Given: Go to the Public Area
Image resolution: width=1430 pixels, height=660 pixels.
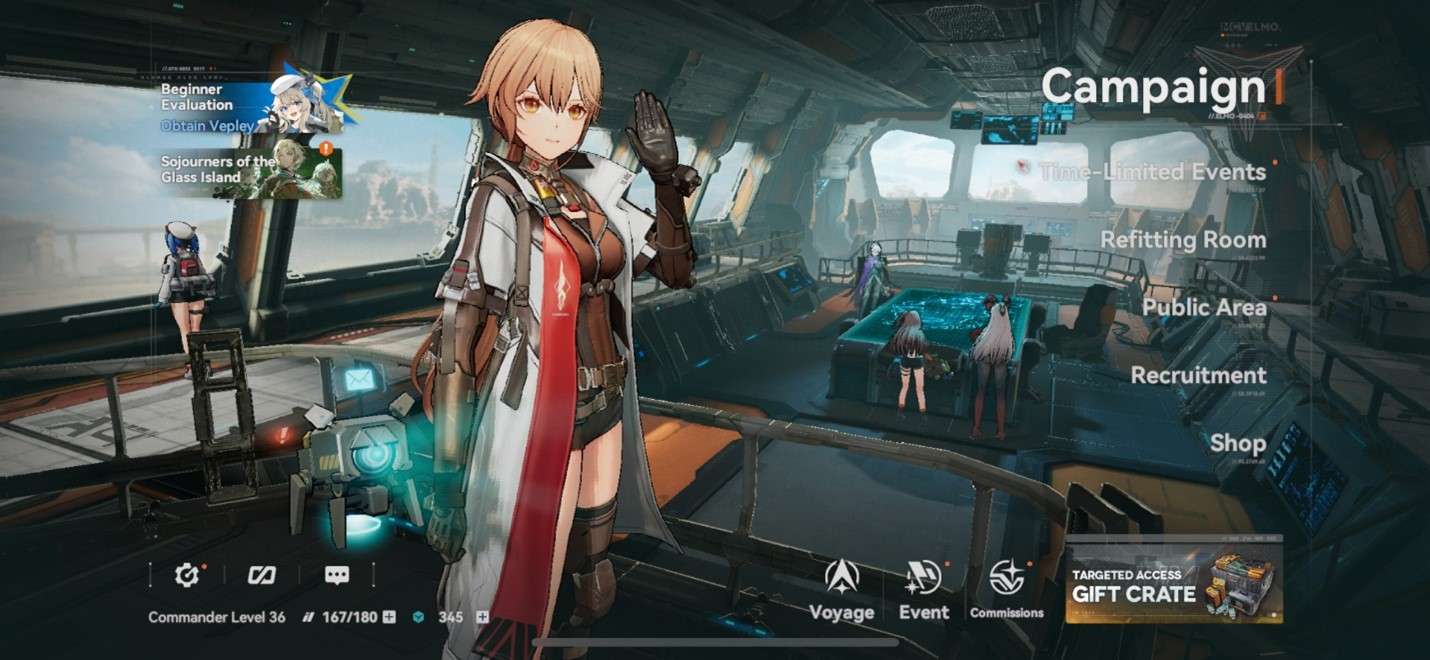Looking at the screenshot, I should pos(1204,308).
